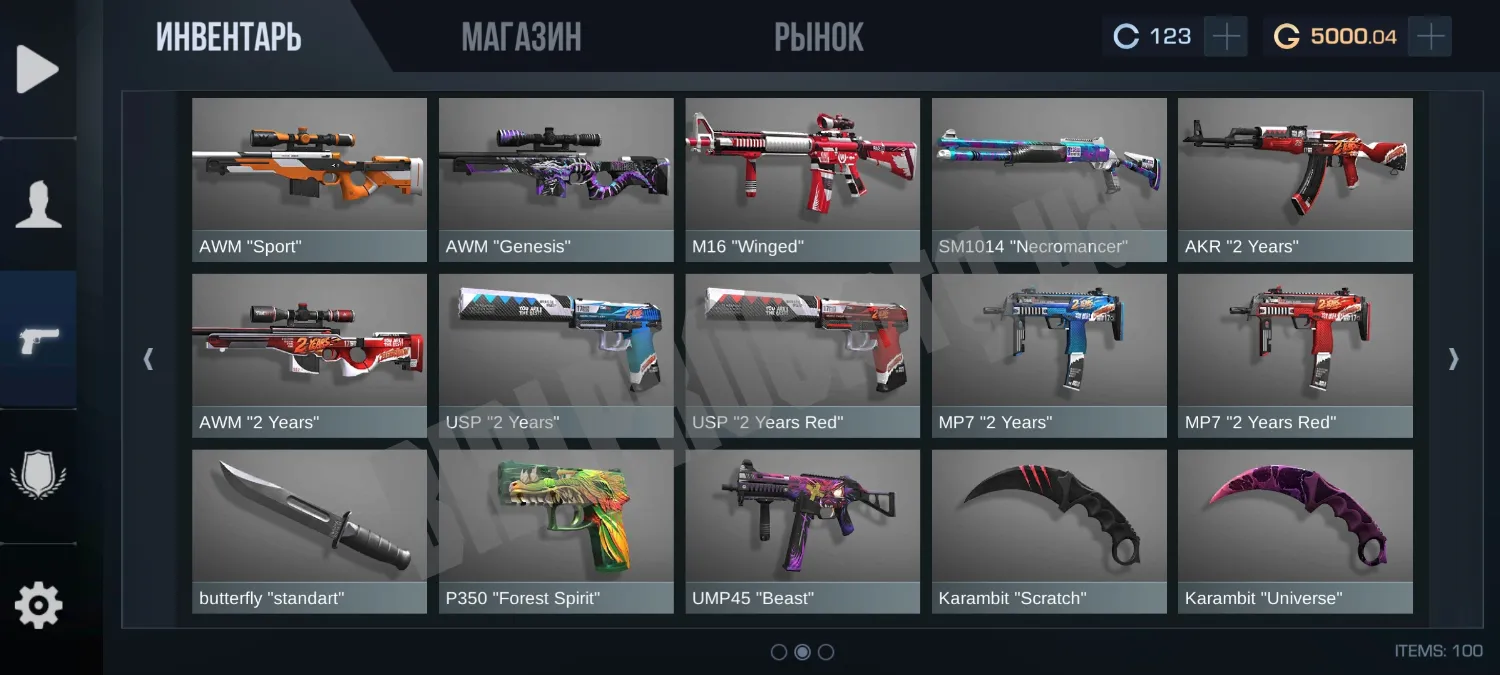Select the Инвентарь tab

point(228,38)
